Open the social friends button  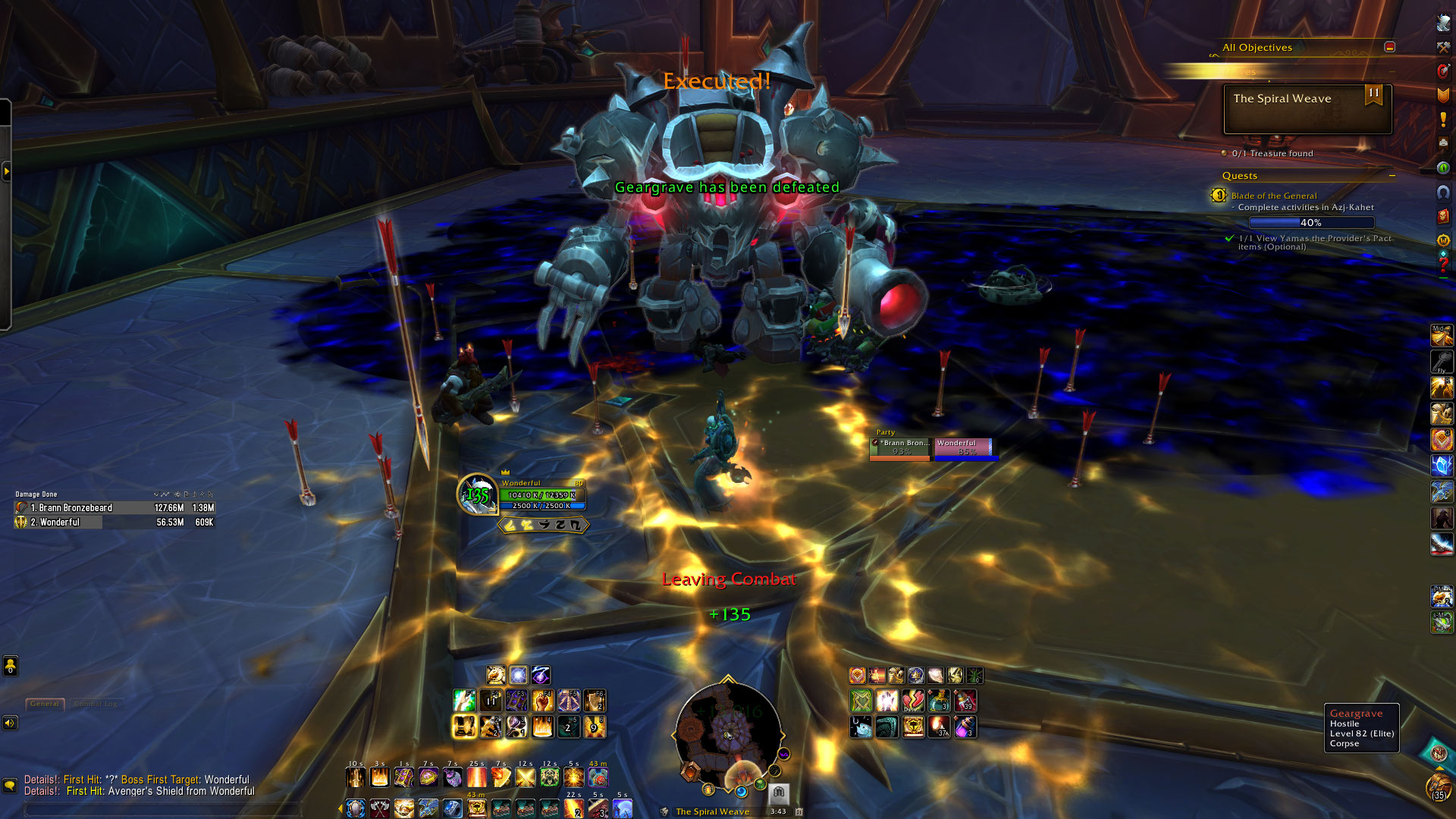[x=10, y=667]
